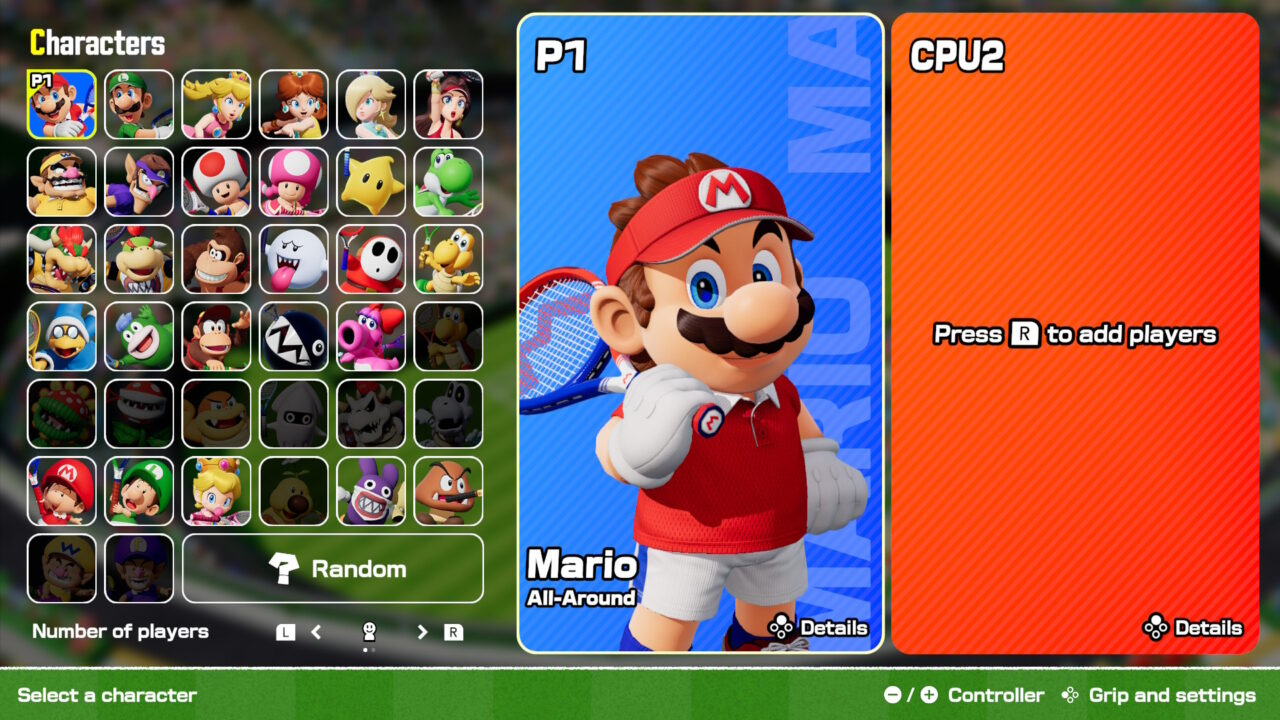Screen dimensions: 1280x720
Task: Open the CPU2 player panel
Action: pyautogui.click(x=1075, y=333)
